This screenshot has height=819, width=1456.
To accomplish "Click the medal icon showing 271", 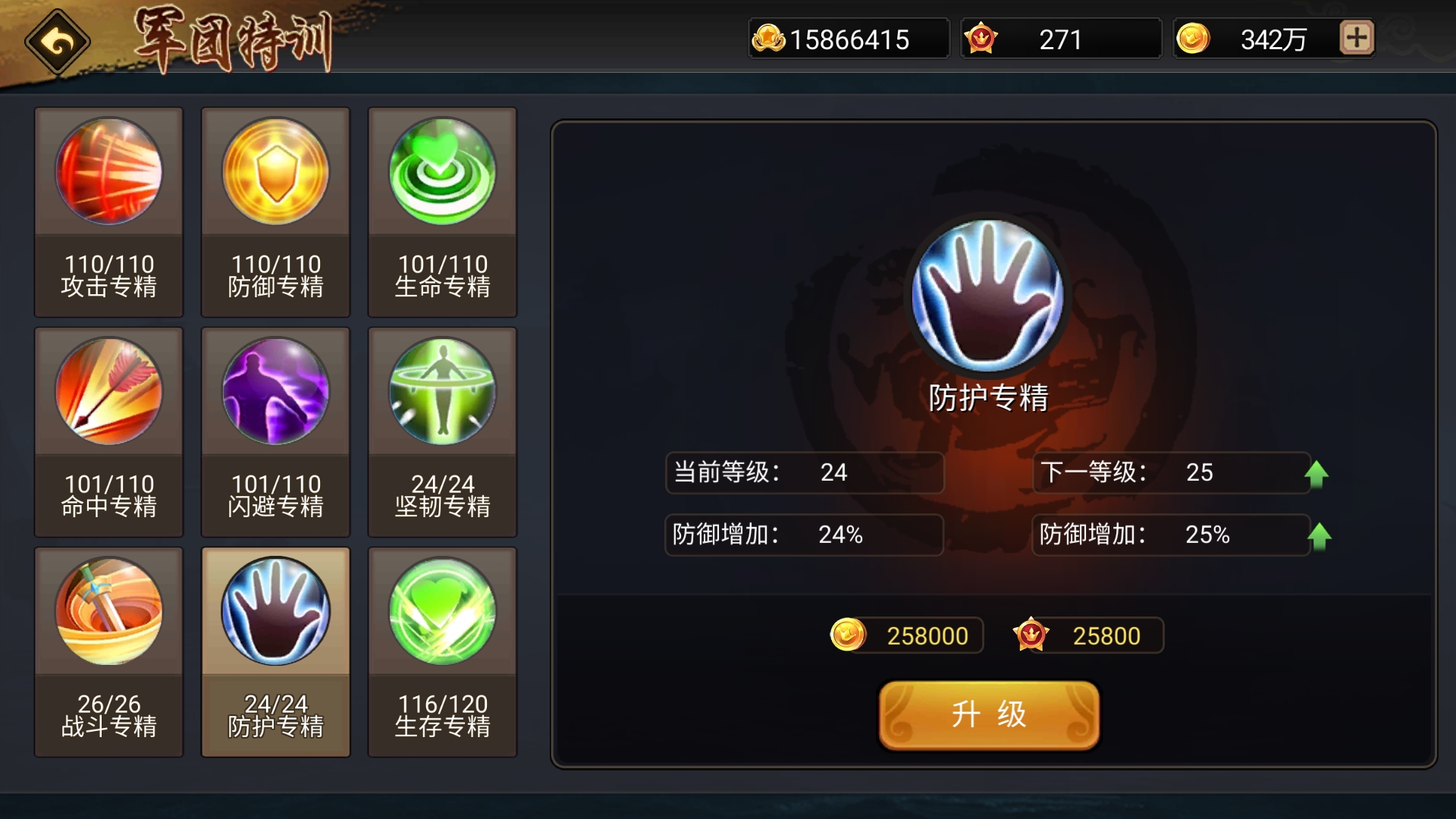I will tap(982, 38).
